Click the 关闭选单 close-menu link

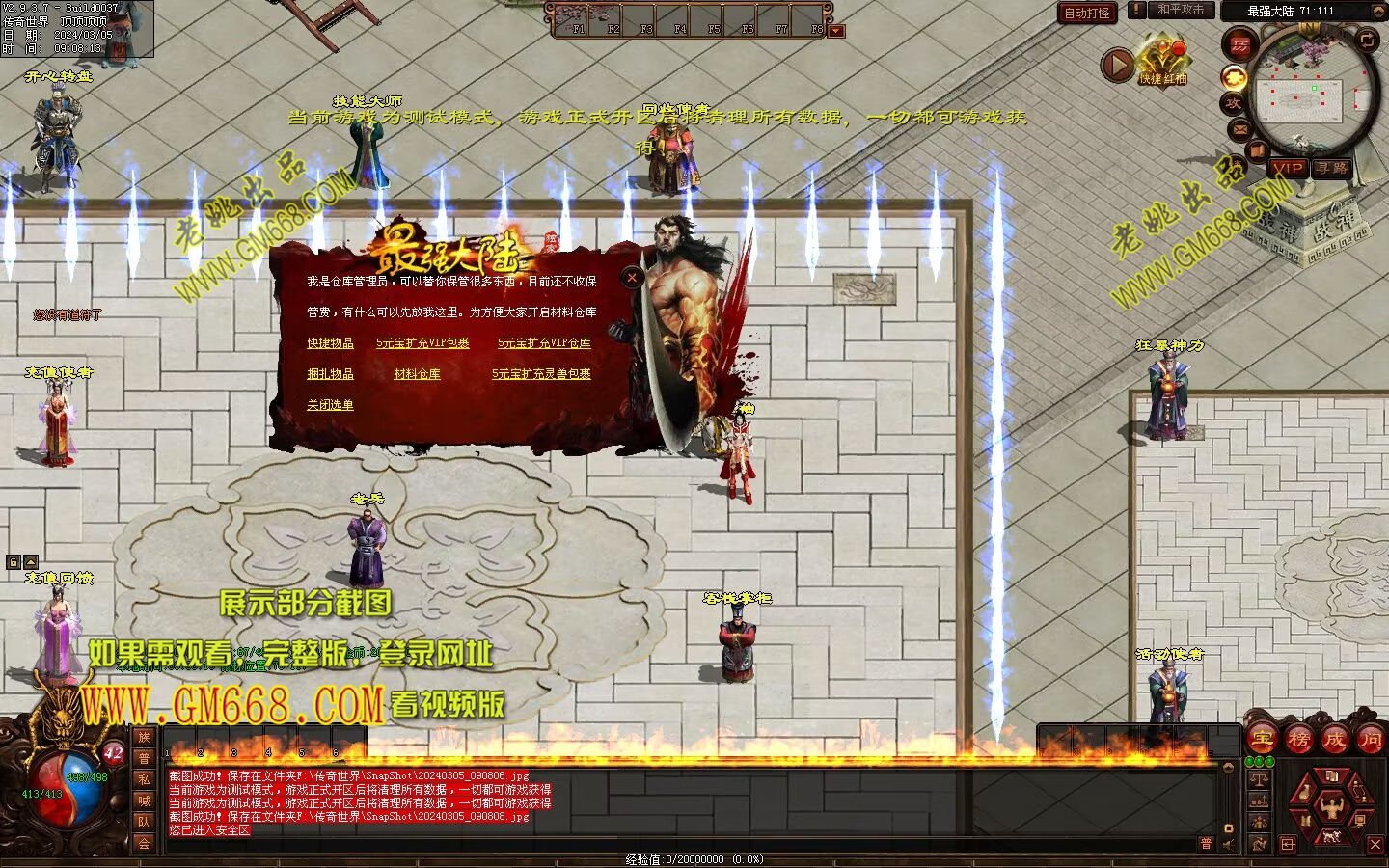click(330, 405)
